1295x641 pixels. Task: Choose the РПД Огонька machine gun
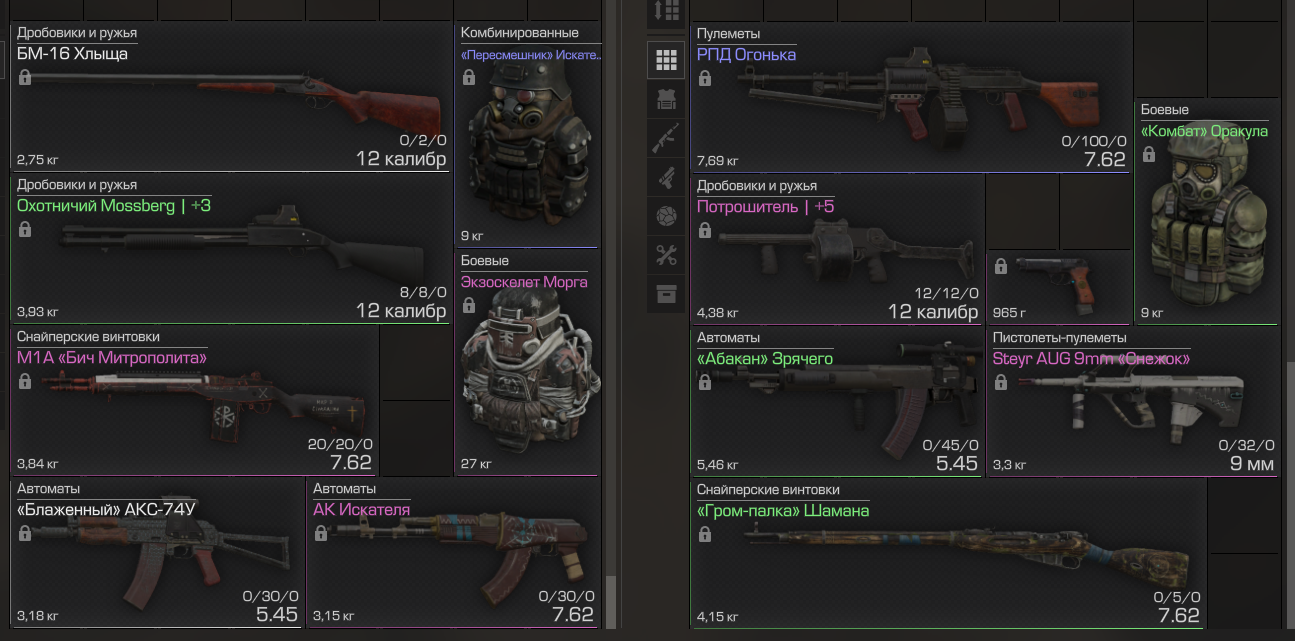pyautogui.click(x=910, y=100)
